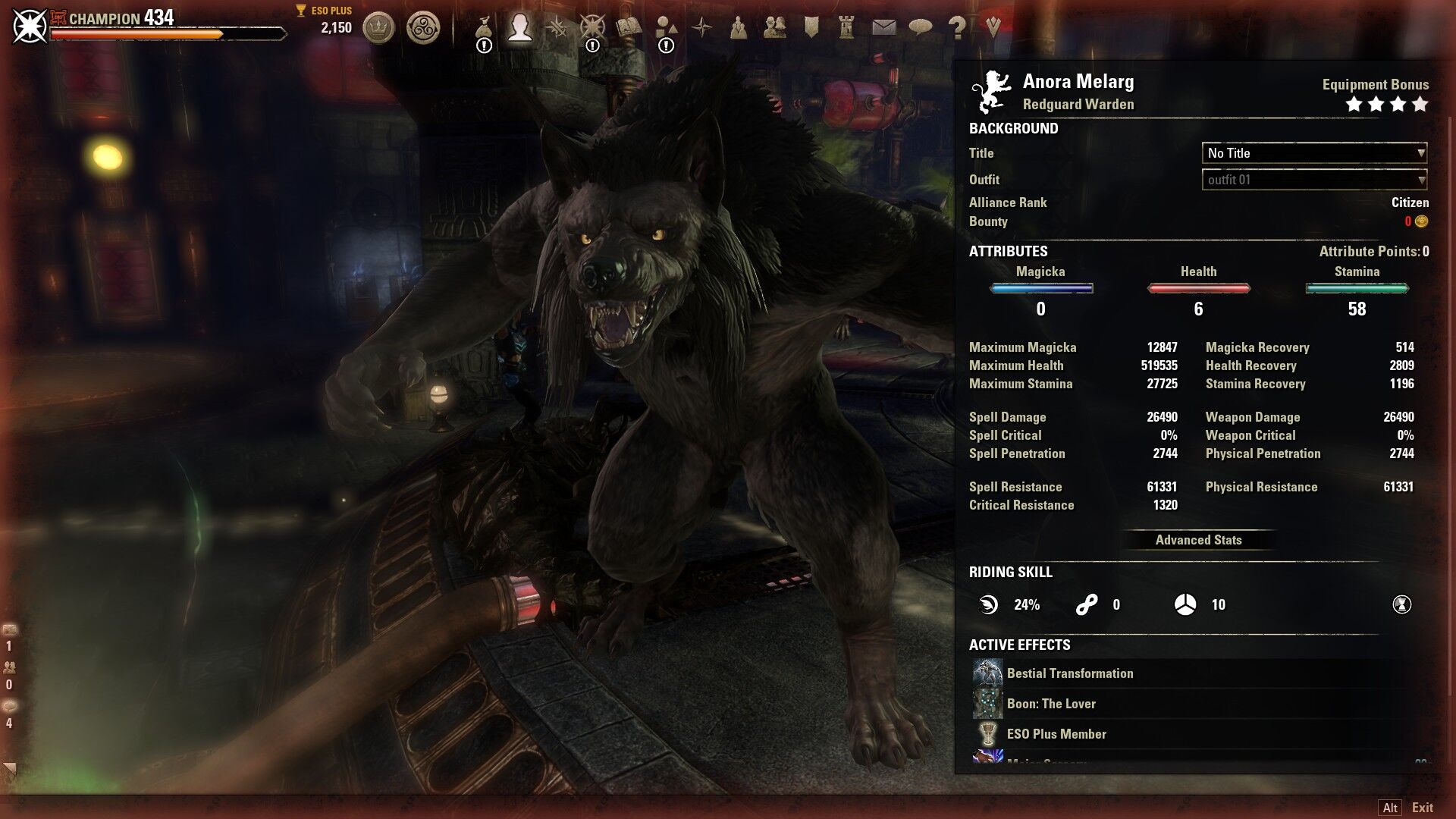
Task: Open the inventory bag icon
Action: (x=484, y=29)
